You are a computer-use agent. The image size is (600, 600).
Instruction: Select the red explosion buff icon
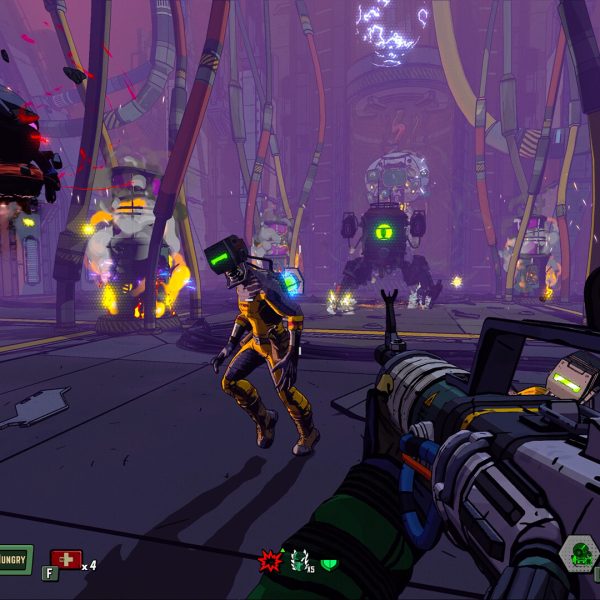tap(269, 560)
